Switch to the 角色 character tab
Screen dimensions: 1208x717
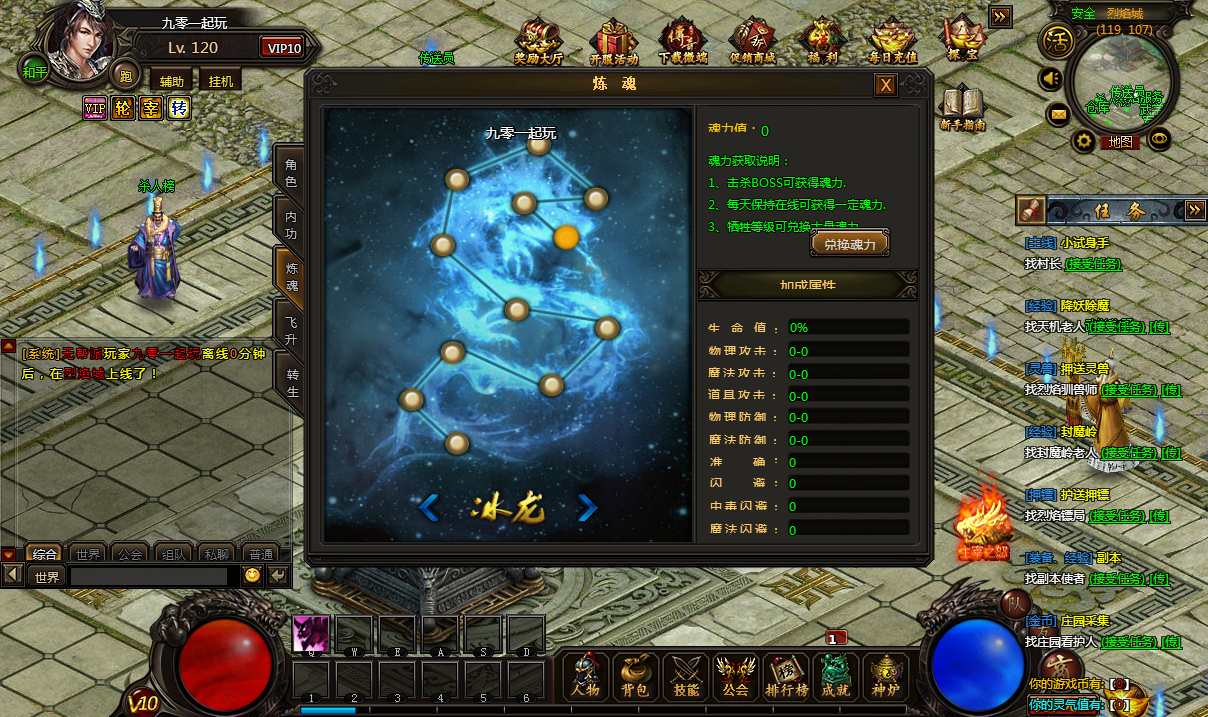[x=290, y=173]
